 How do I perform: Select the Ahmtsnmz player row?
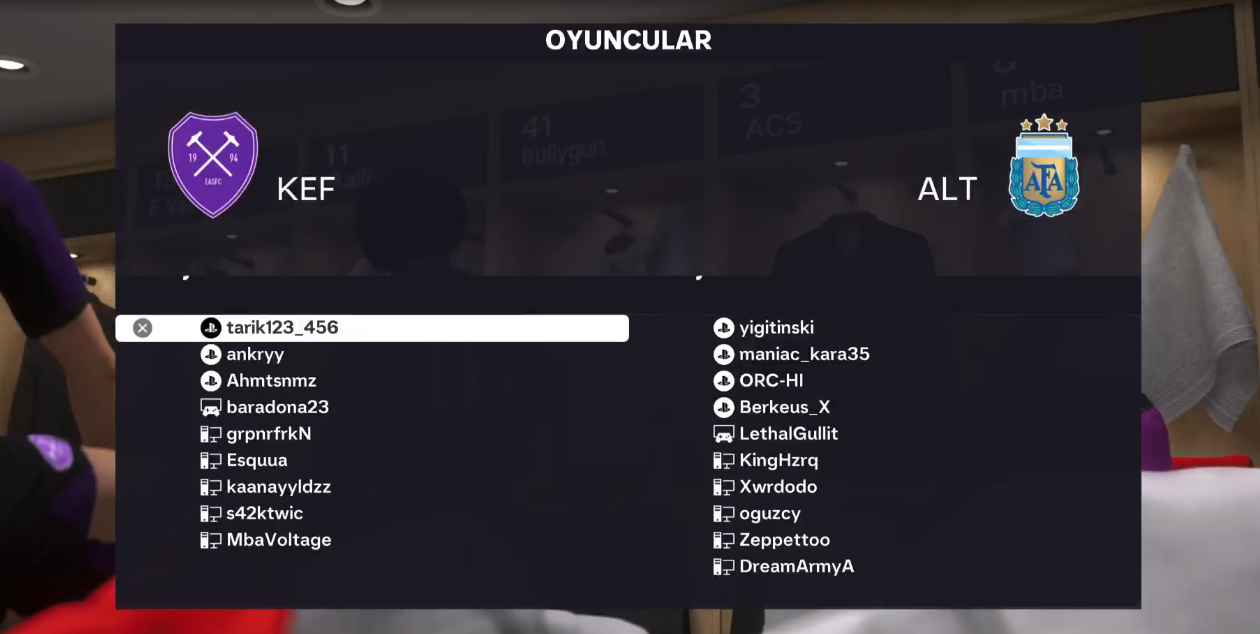pos(271,381)
